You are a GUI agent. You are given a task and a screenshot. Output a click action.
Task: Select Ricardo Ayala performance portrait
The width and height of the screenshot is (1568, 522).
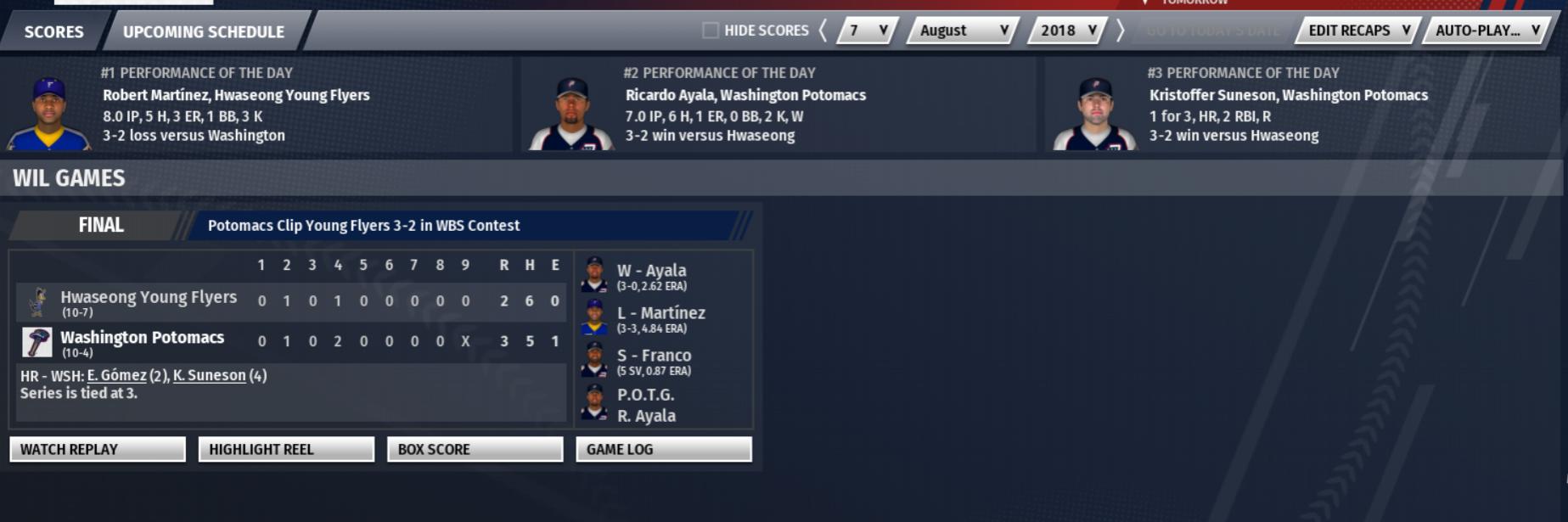click(571, 113)
